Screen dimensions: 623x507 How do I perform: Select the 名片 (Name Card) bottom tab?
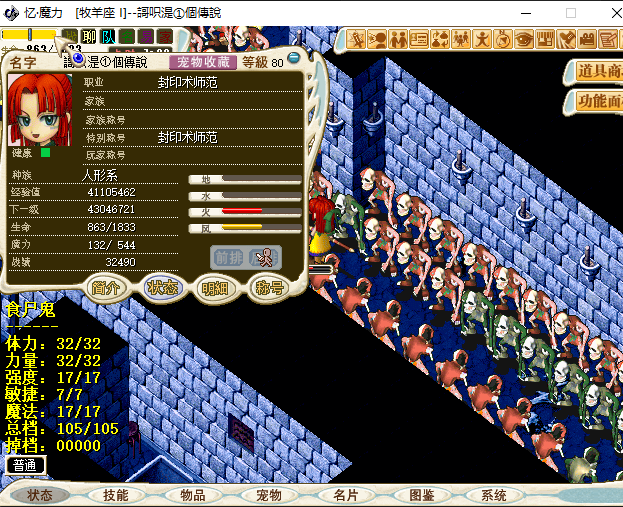pos(345,495)
